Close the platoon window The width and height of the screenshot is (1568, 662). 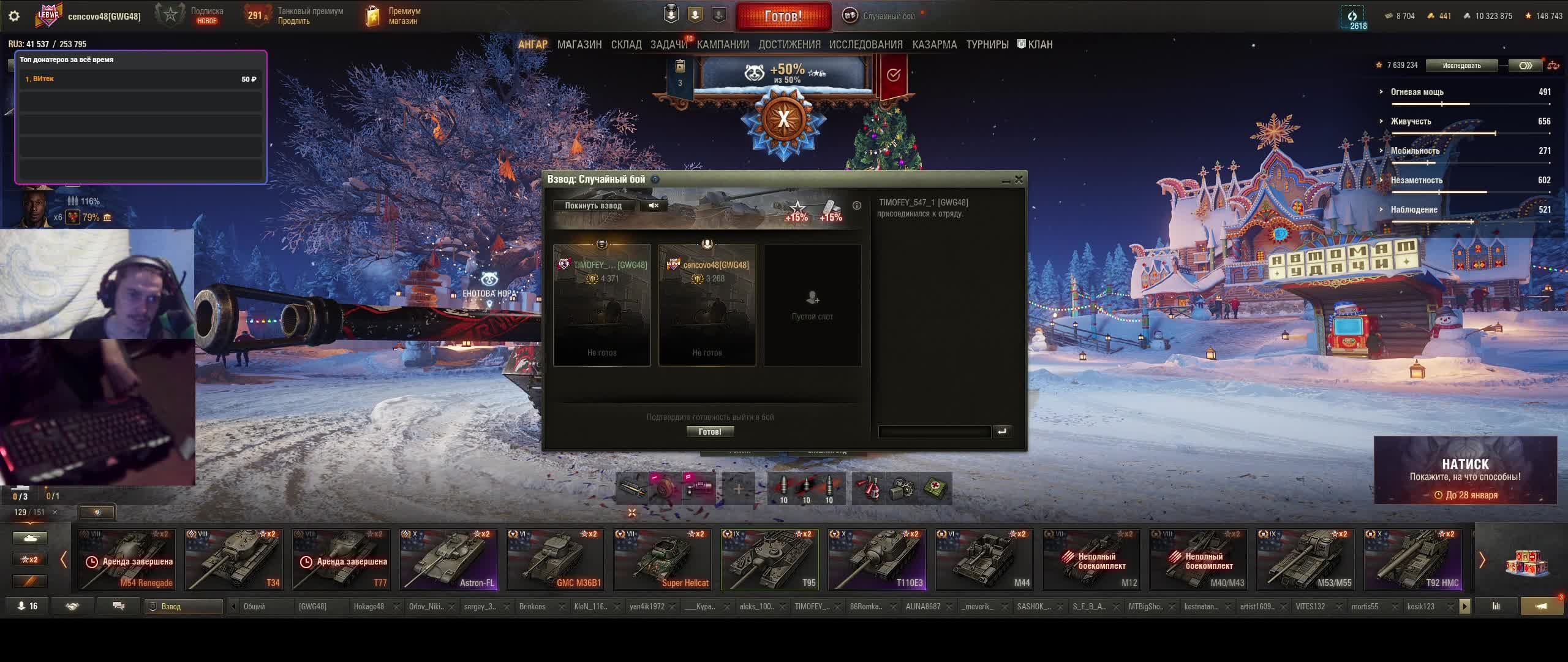[1019, 180]
